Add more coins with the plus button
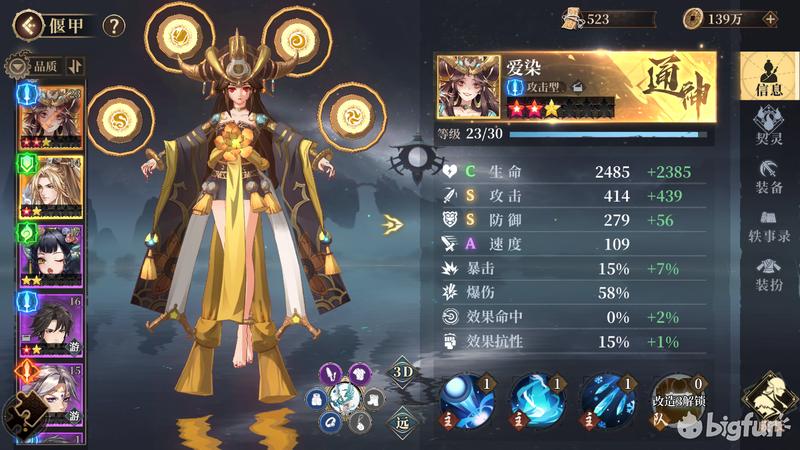 tap(769, 18)
